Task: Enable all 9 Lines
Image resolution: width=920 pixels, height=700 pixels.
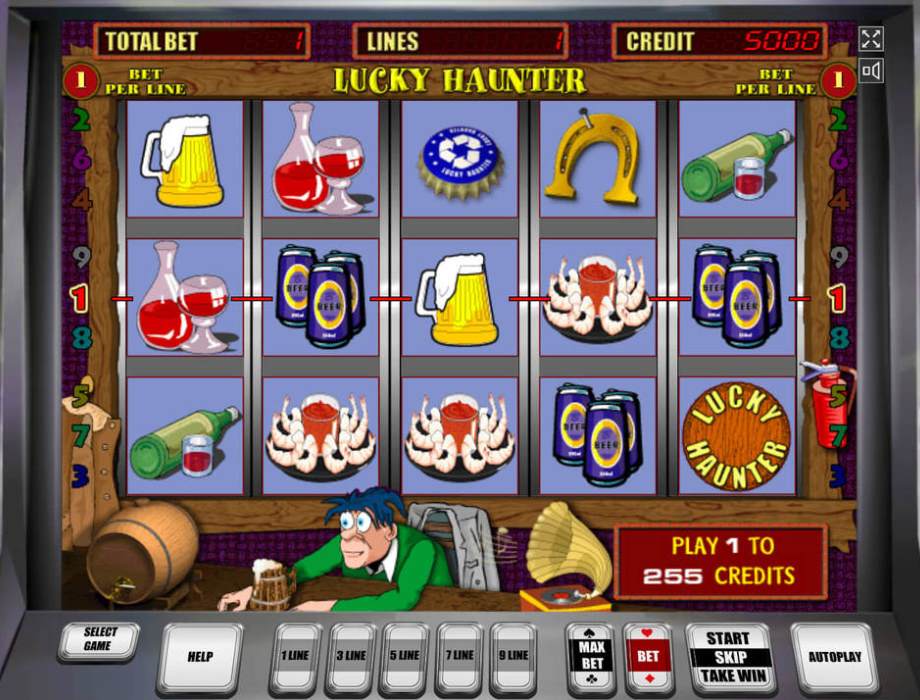Action: pos(513,656)
